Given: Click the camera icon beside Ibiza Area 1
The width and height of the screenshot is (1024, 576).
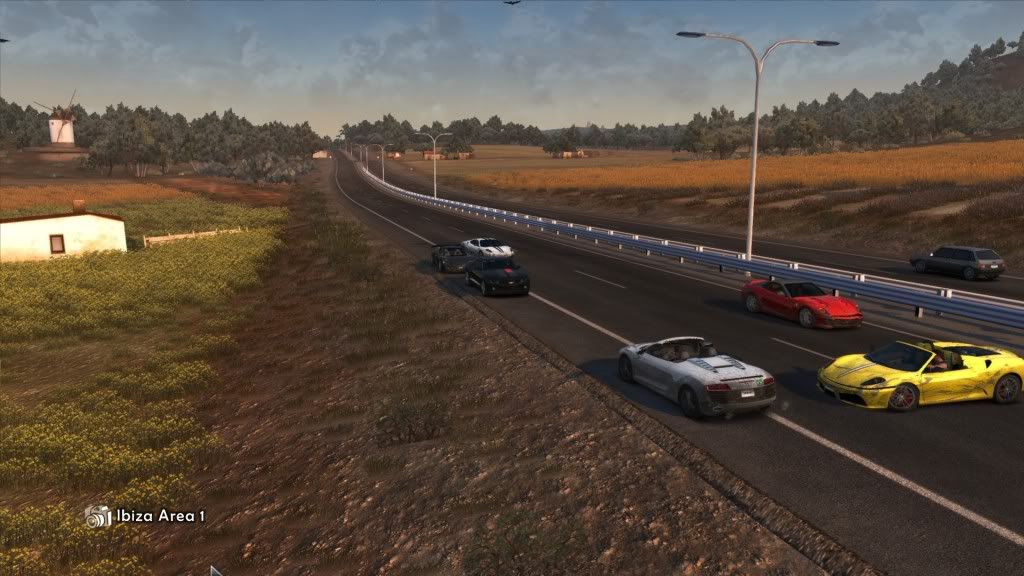Looking at the screenshot, I should point(98,516).
